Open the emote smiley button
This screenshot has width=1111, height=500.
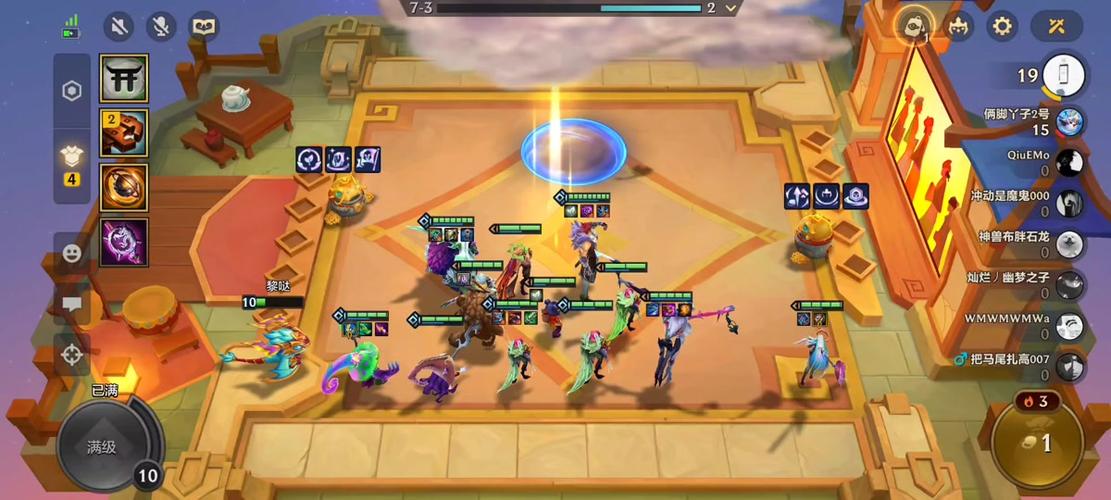coord(72,254)
